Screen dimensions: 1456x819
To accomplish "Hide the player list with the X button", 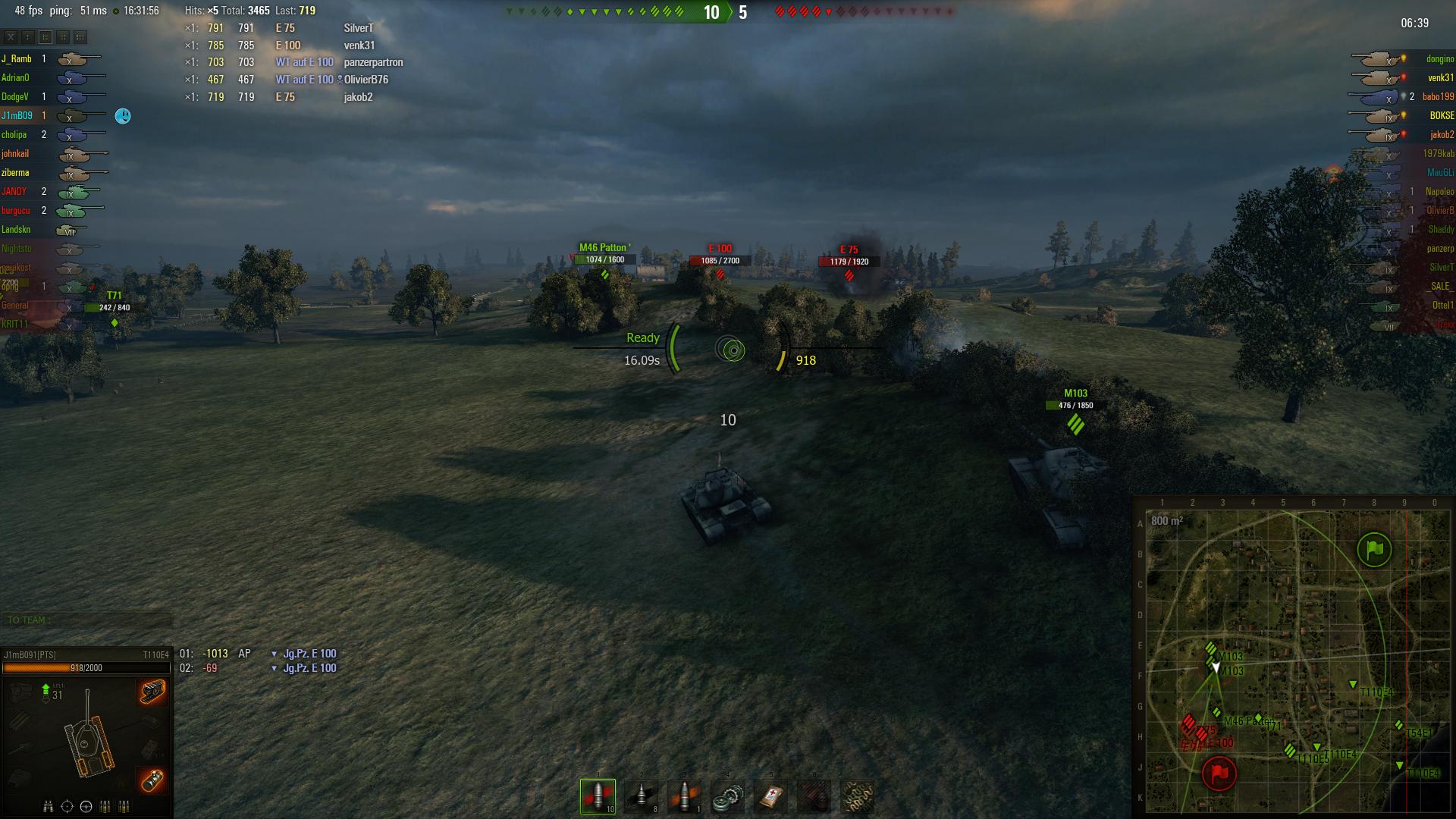I will (x=11, y=36).
